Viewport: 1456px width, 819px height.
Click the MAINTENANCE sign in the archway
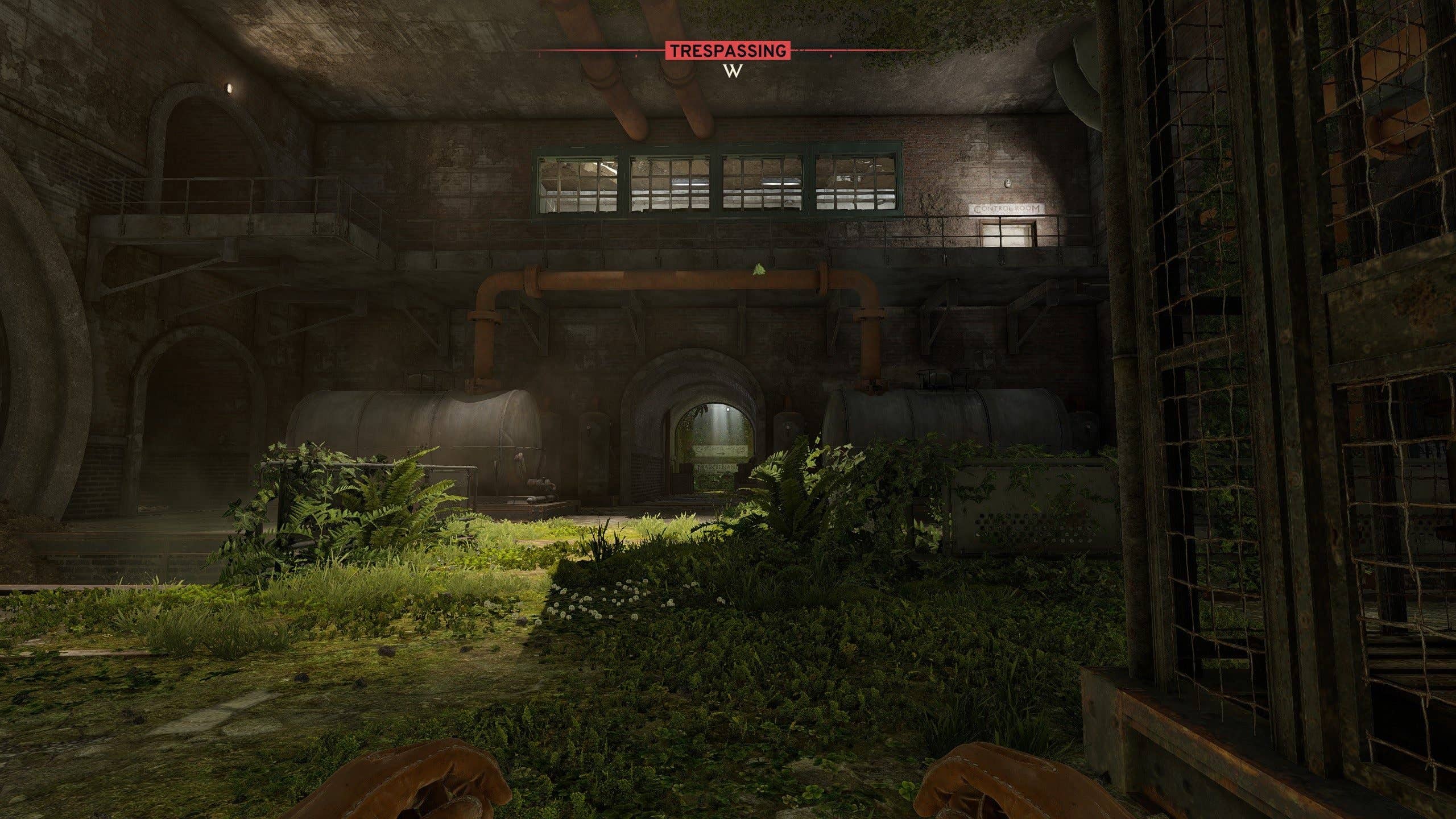coord(717,468)
